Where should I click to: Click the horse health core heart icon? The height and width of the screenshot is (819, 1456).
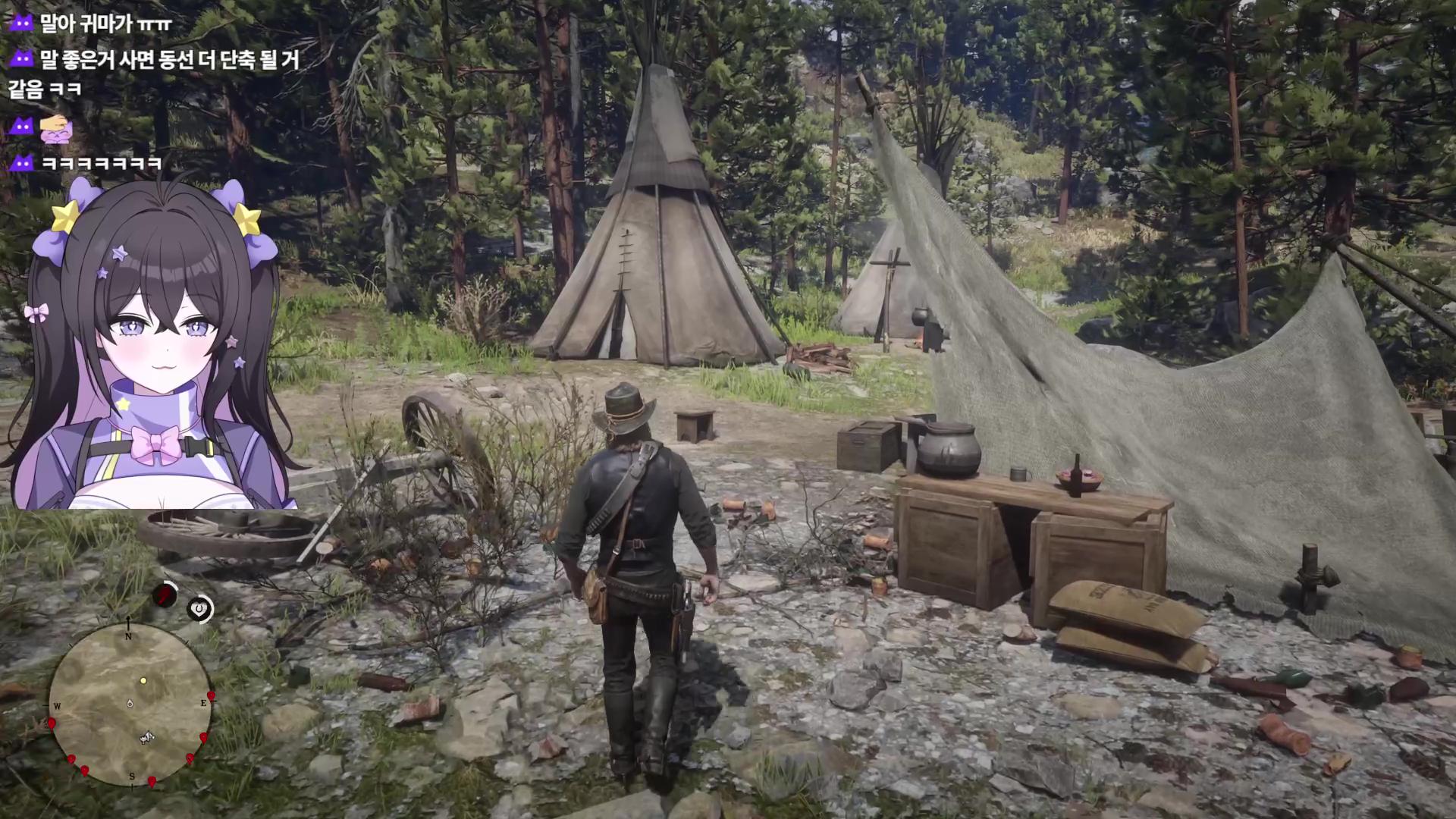point(200,609)
